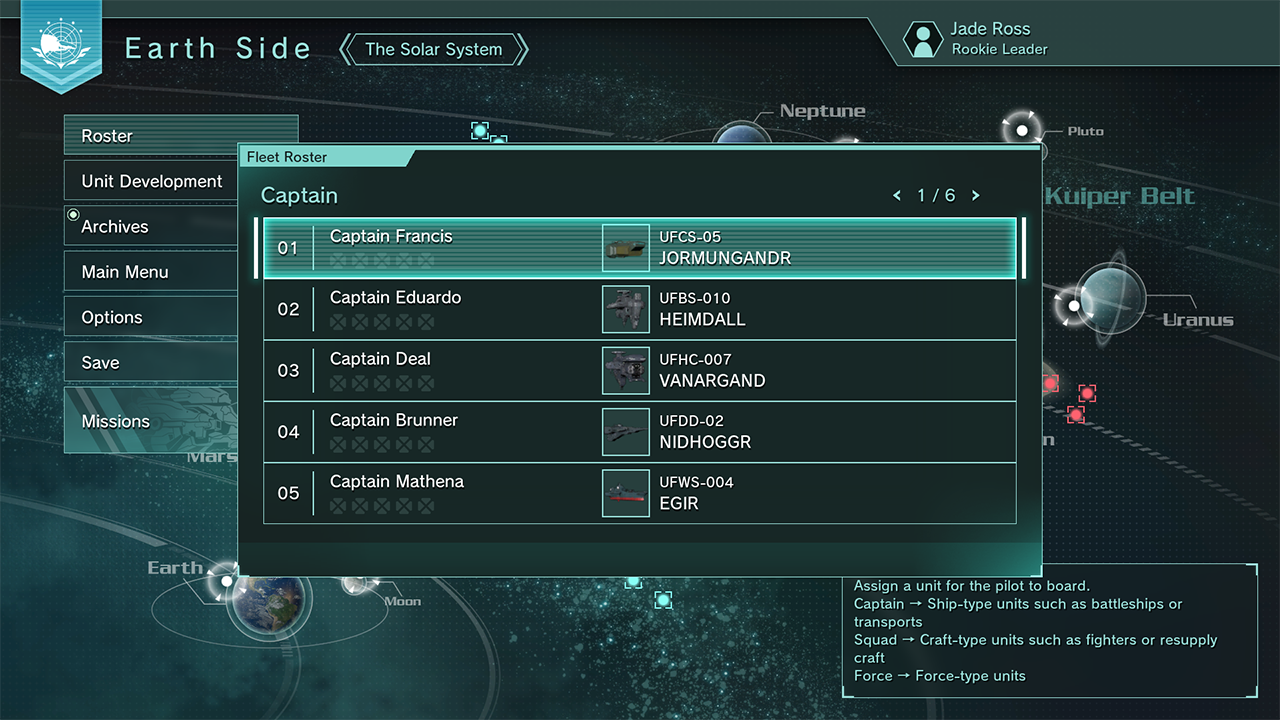
Task: Select Captain Francis roster row
Action: [x=640, y=248]
